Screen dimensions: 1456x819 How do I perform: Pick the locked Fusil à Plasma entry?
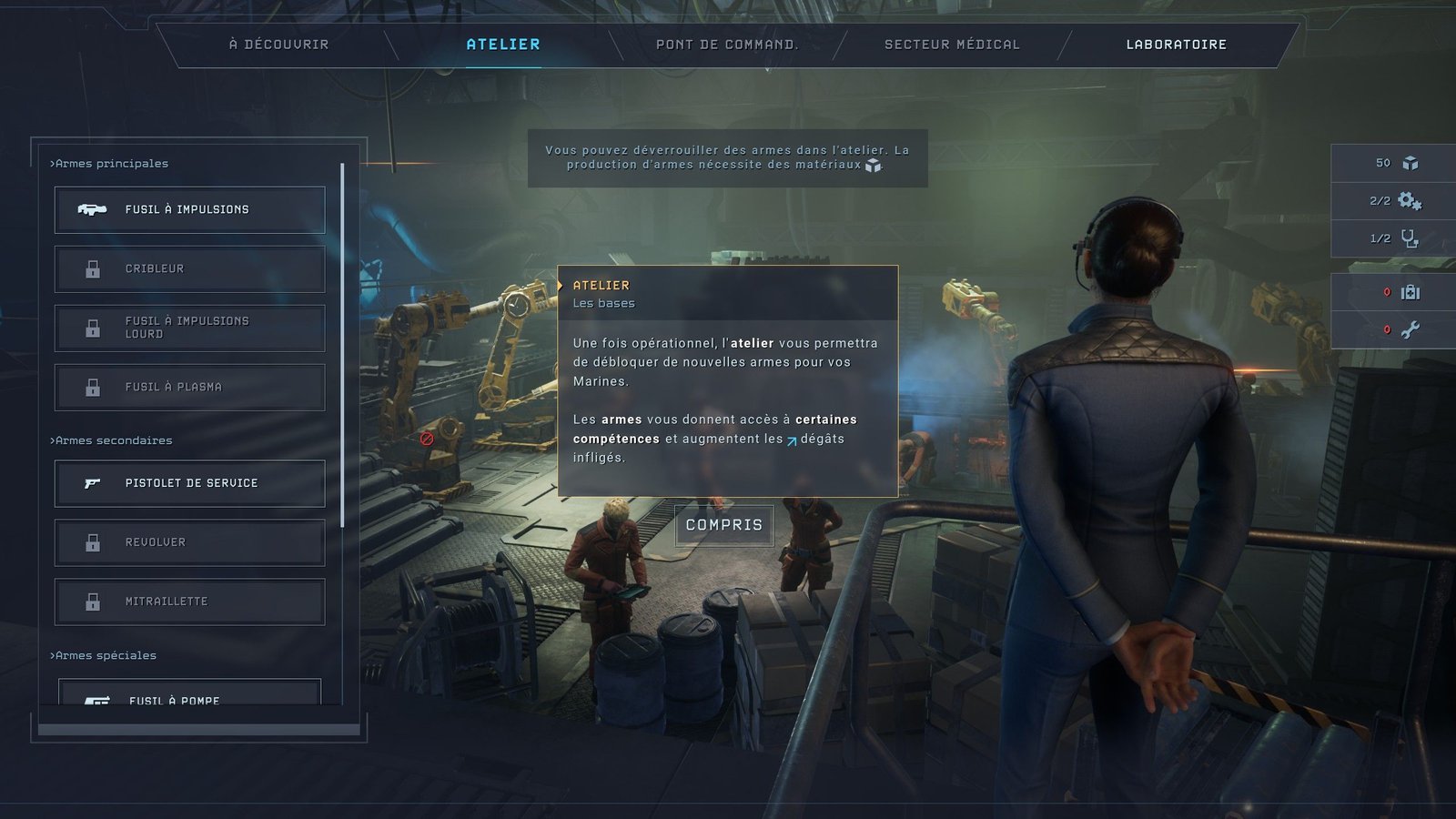pos(189,387)
